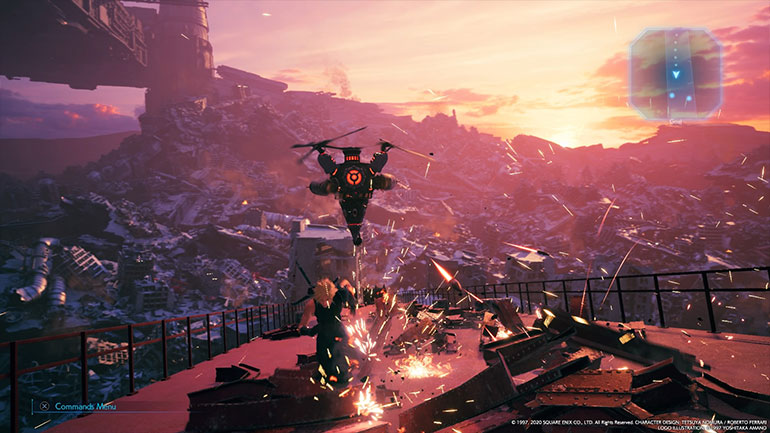Click the hexagonal compass minimap

click(675, 72)
